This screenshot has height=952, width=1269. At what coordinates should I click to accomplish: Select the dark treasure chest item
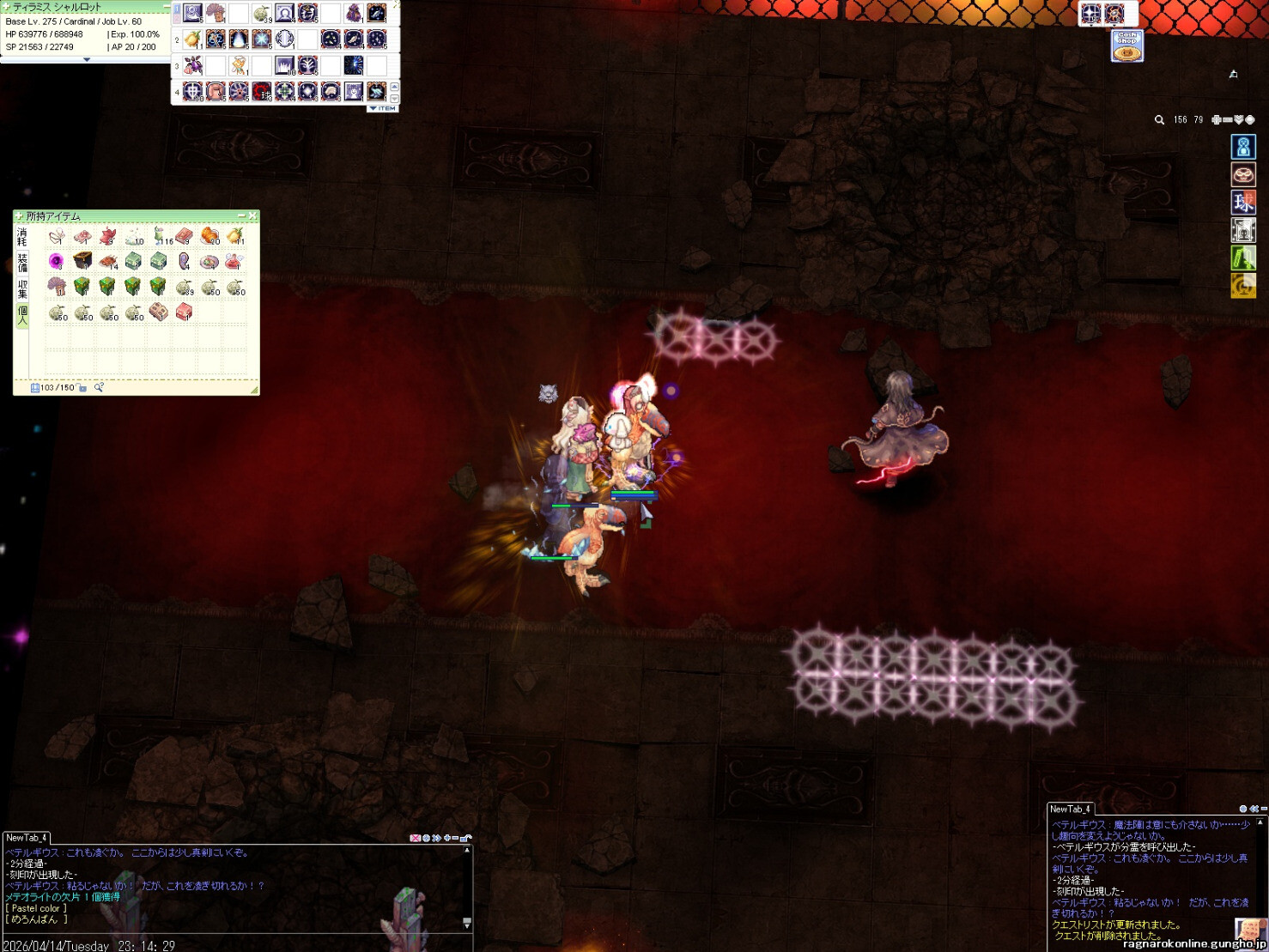click(x=82, y=260)
